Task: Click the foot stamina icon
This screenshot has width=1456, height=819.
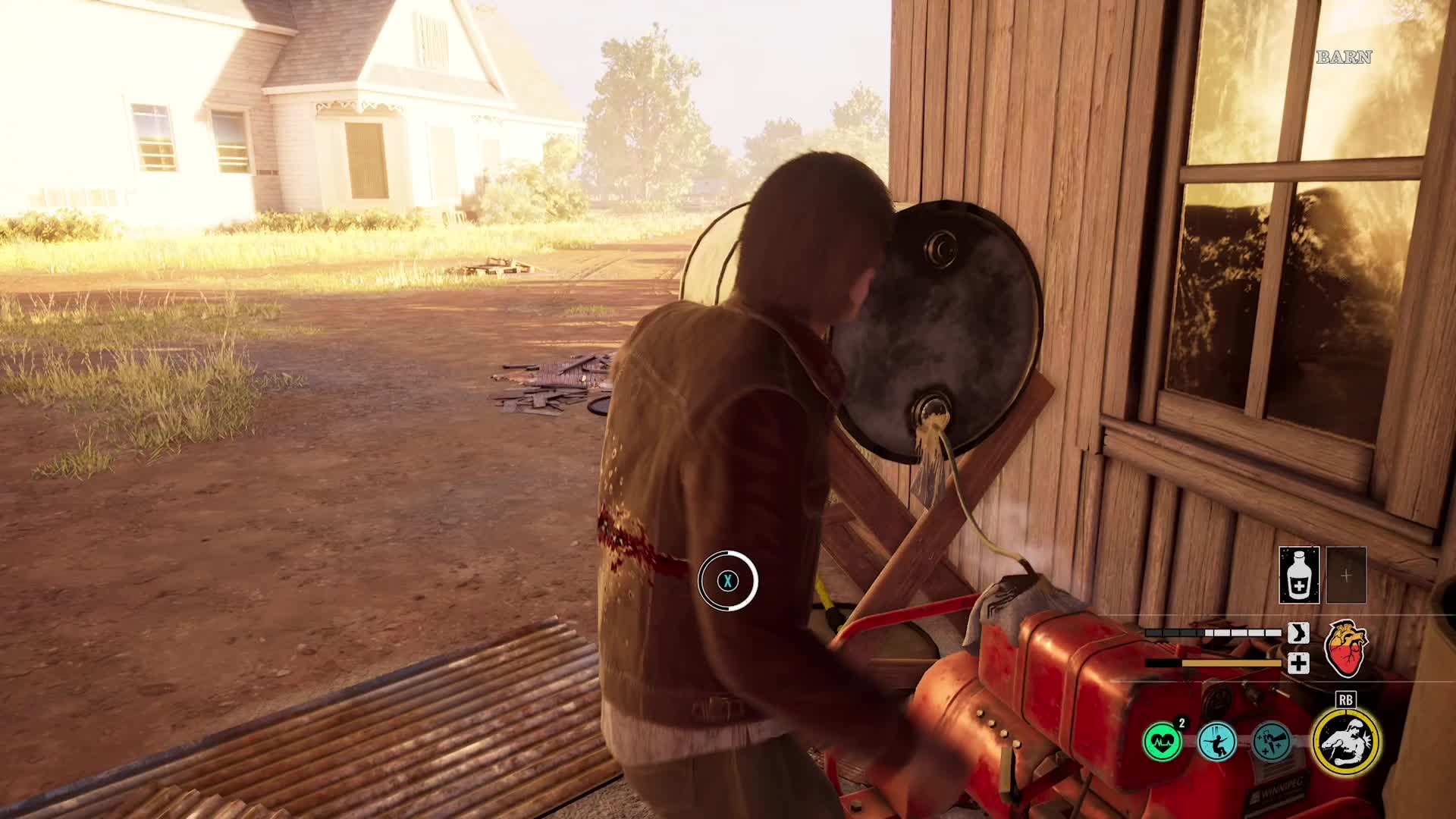Action: point(1298,632)
